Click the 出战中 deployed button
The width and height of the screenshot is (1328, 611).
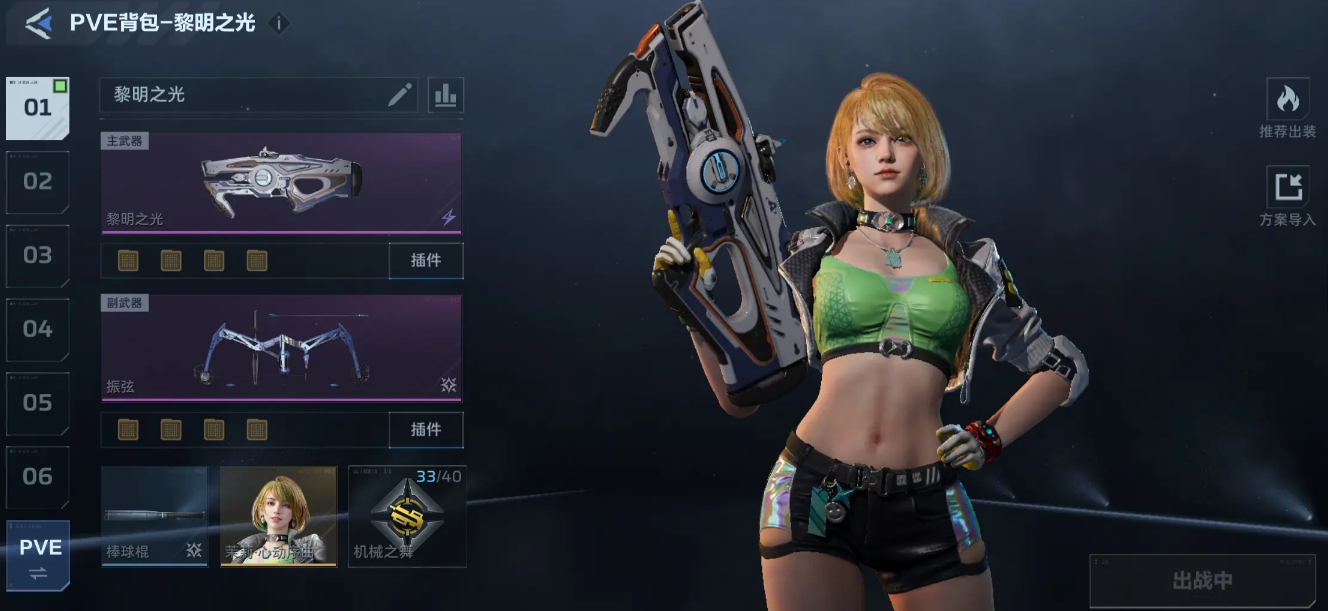[x=1202, y=580]
